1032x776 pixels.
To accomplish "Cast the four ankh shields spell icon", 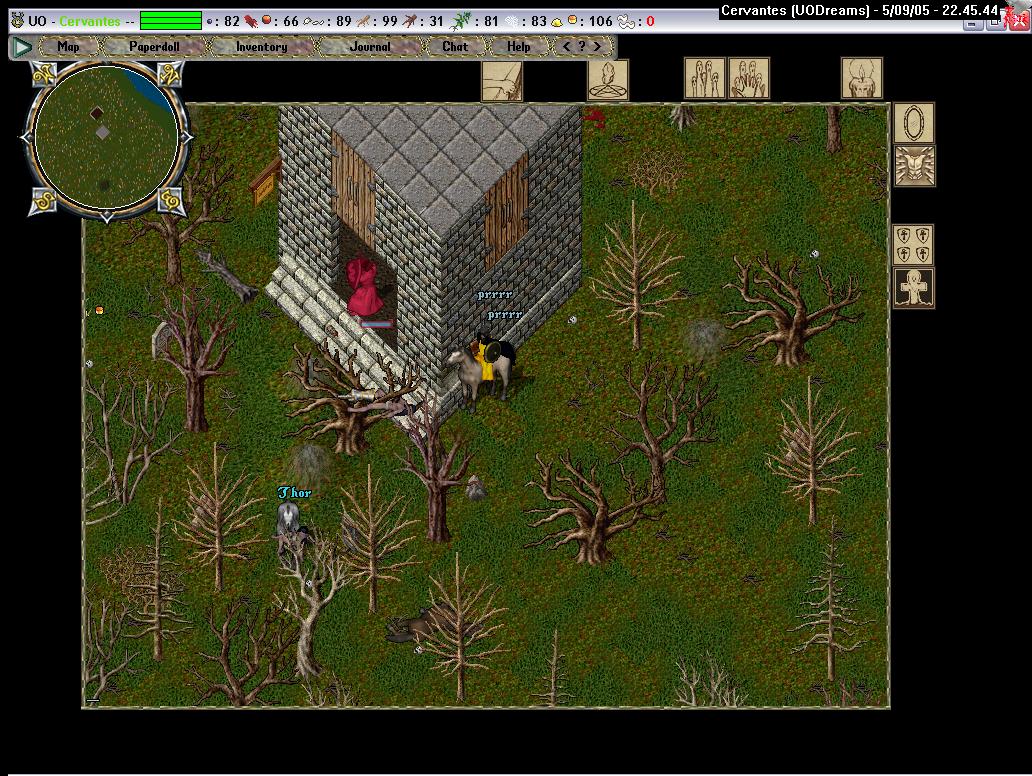I will click(x=913, y=245).
